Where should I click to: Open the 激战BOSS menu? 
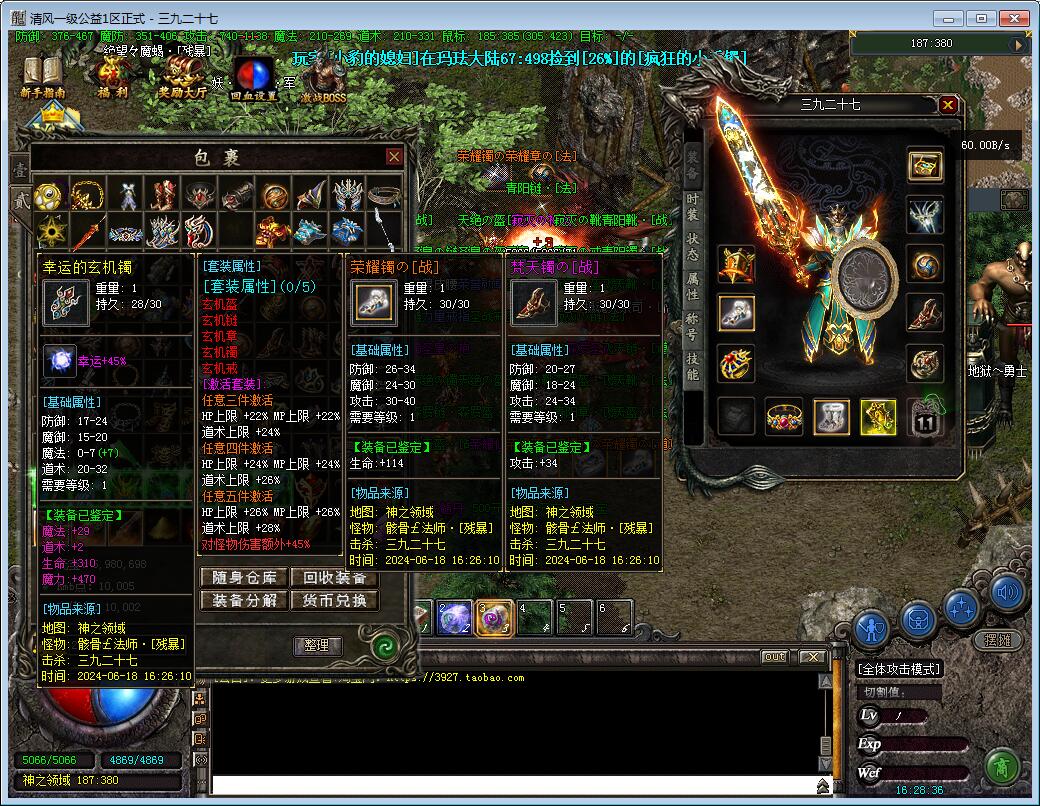tap(323, 80)
